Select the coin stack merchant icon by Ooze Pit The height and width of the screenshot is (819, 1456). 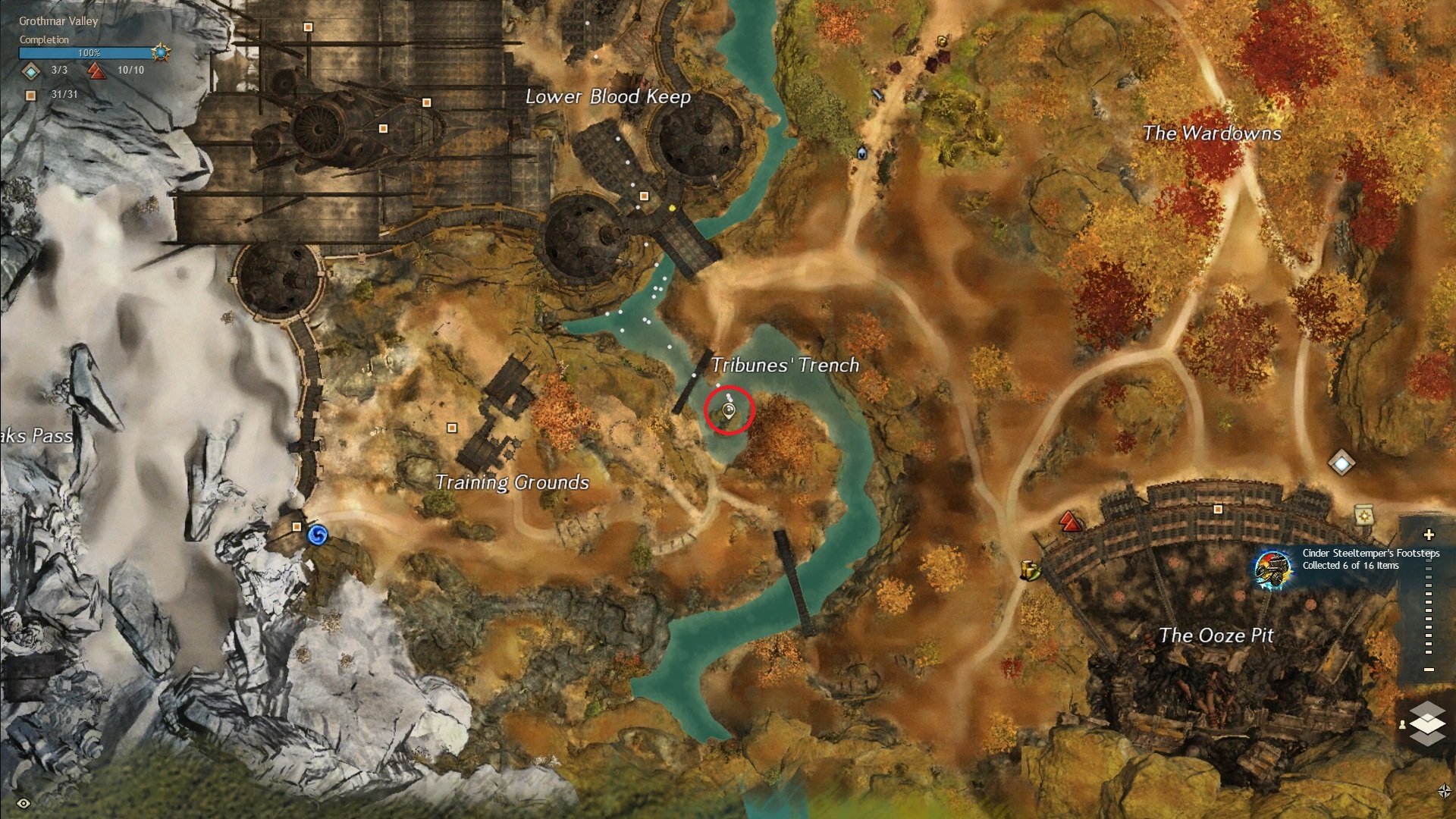(1029, 570)
